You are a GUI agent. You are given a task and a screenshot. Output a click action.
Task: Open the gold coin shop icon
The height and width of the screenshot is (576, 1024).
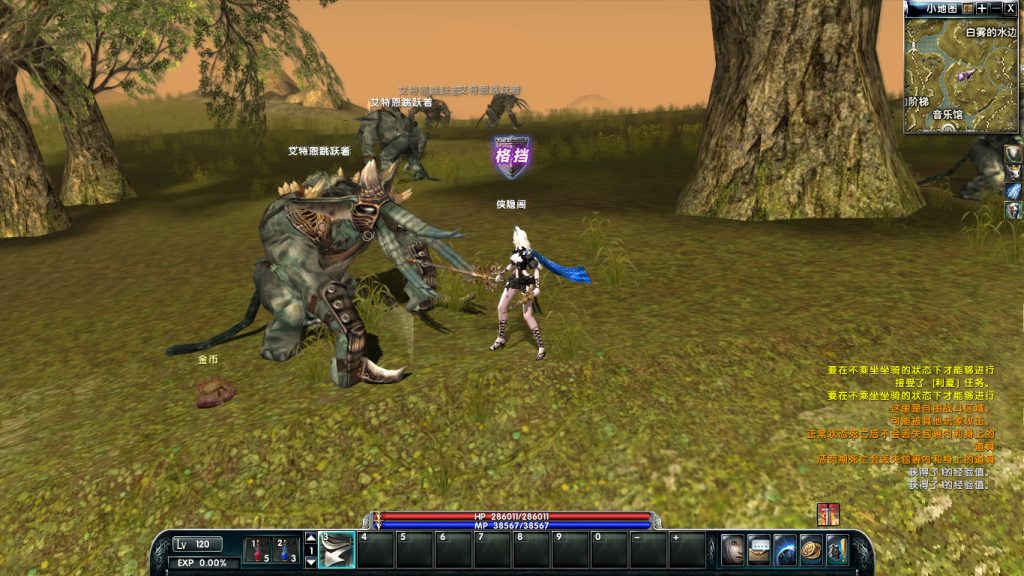pos(811,550)
